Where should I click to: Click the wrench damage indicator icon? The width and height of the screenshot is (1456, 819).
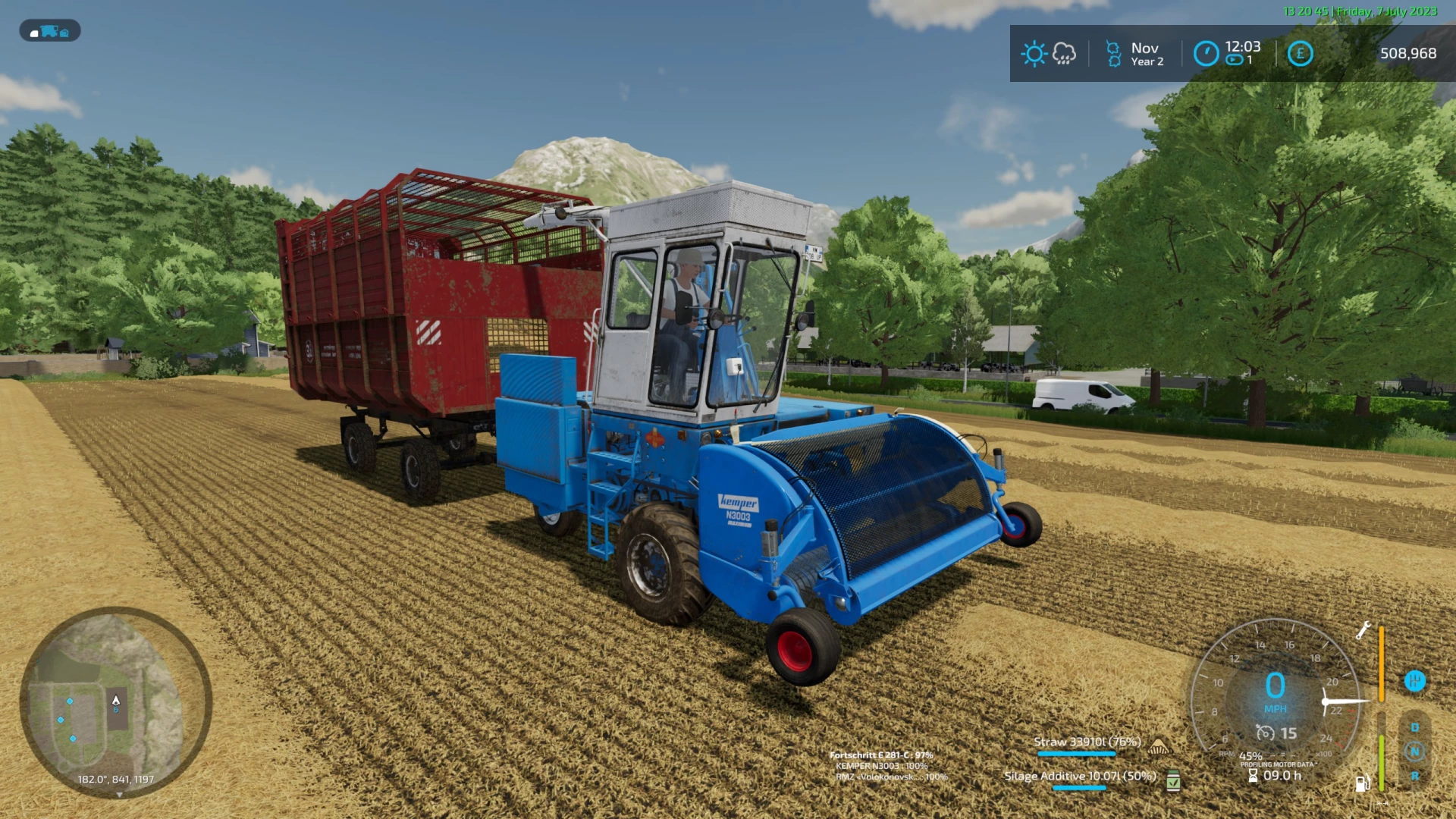point(1365,631)
